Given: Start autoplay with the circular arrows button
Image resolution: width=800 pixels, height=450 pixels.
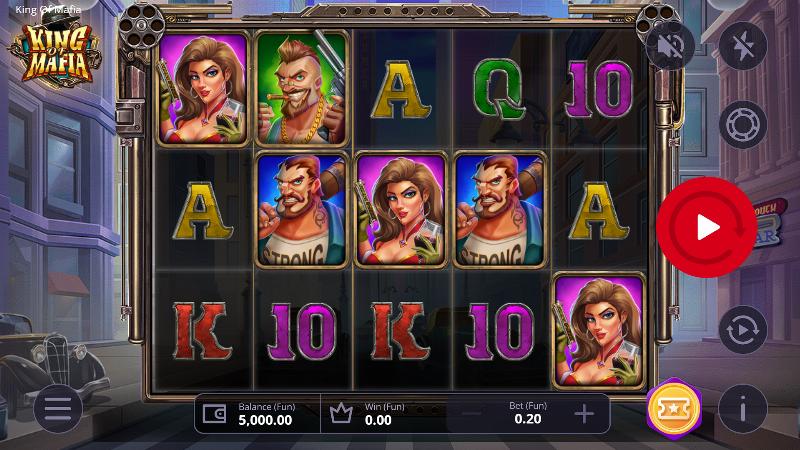Looking at the screenshot, I should 743,329.
